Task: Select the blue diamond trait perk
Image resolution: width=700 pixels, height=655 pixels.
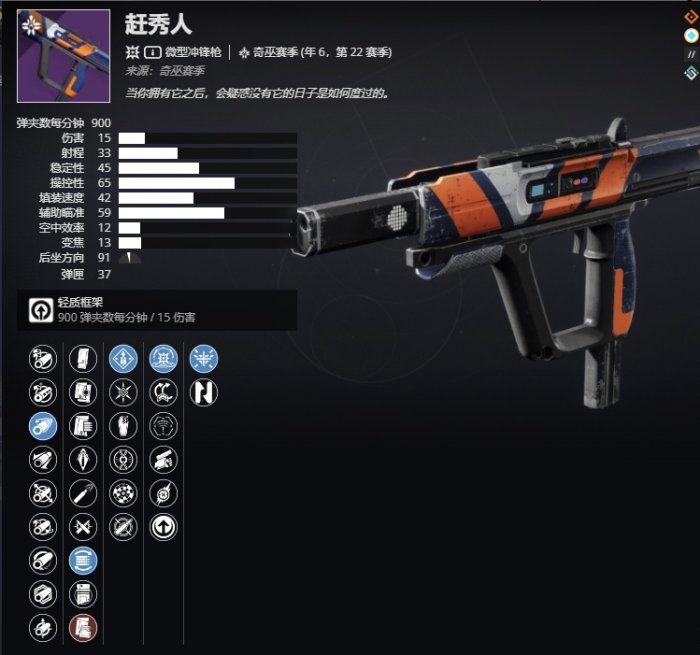Action: point(123,359)
